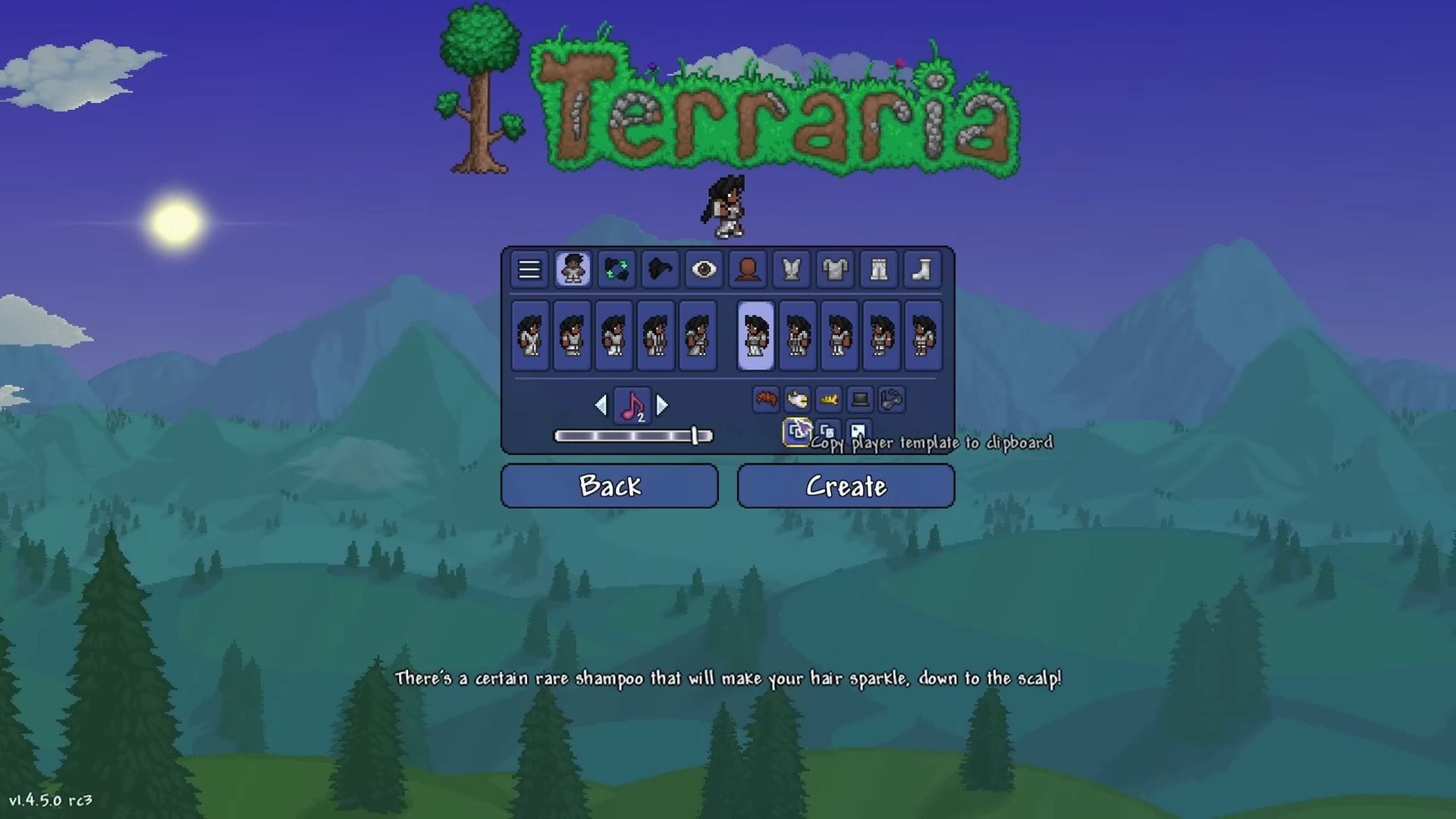Open the eye color tab
This screenshot has width=1456, height=819.
pyautogui.click(x=704, y=269)
